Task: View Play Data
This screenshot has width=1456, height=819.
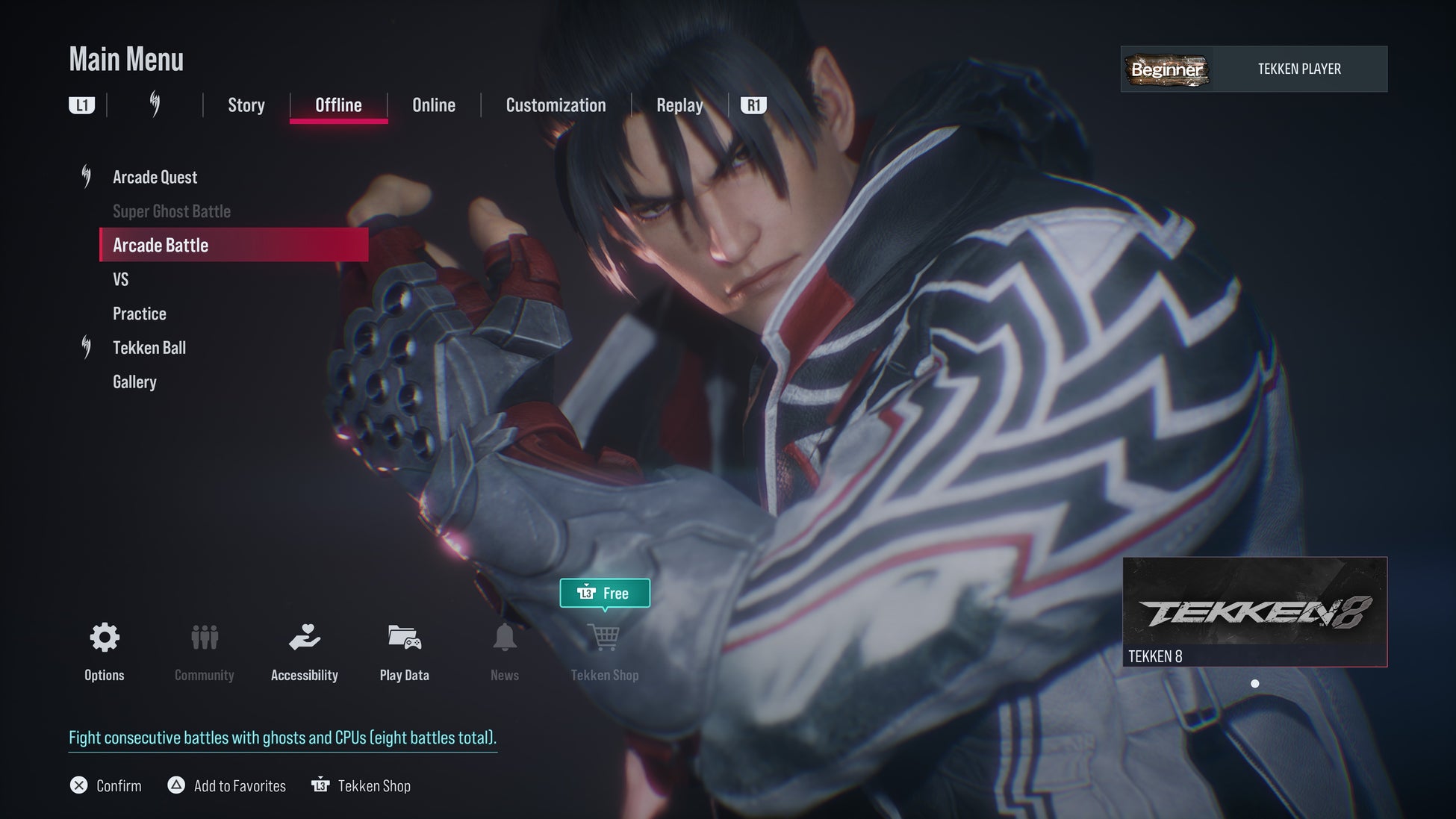Action: coord(405,638)
